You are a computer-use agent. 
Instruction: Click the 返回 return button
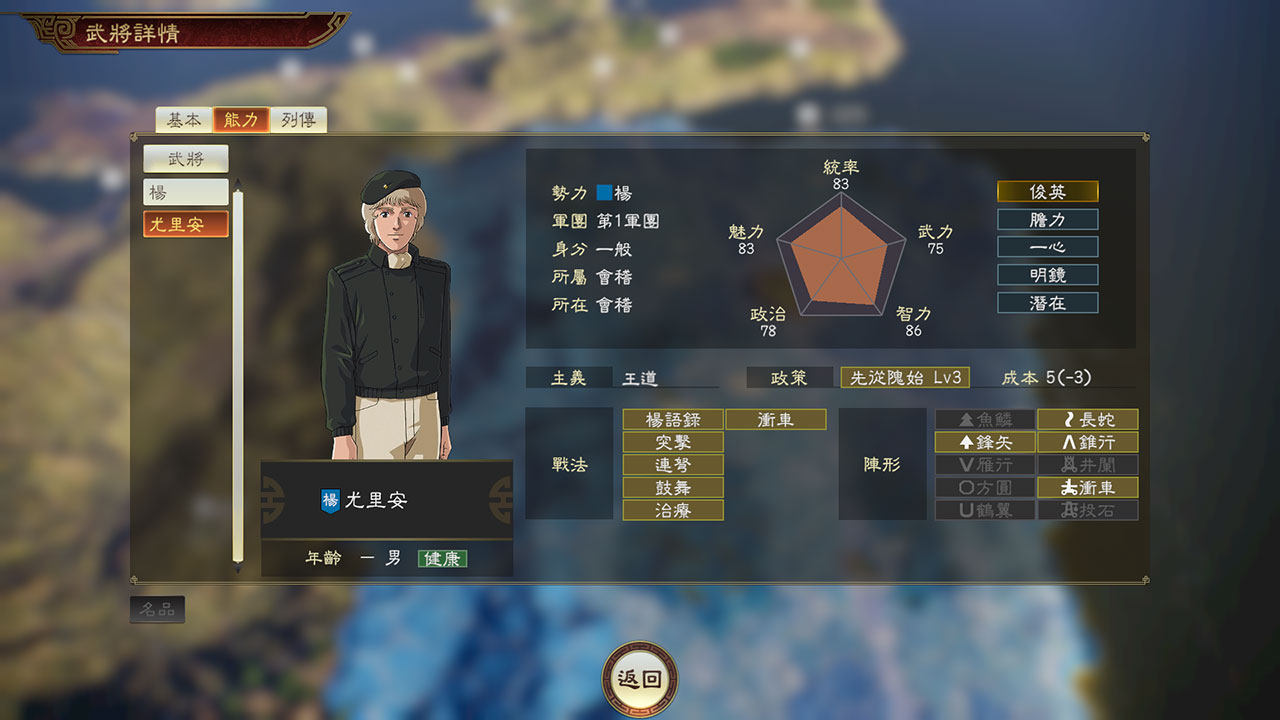click(640, 679)
